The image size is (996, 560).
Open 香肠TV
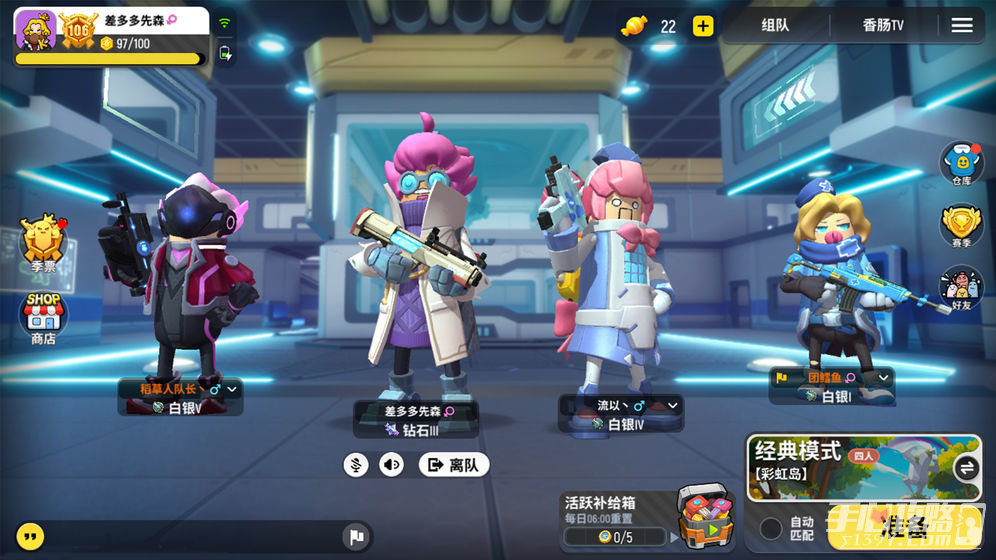(883, 26)
